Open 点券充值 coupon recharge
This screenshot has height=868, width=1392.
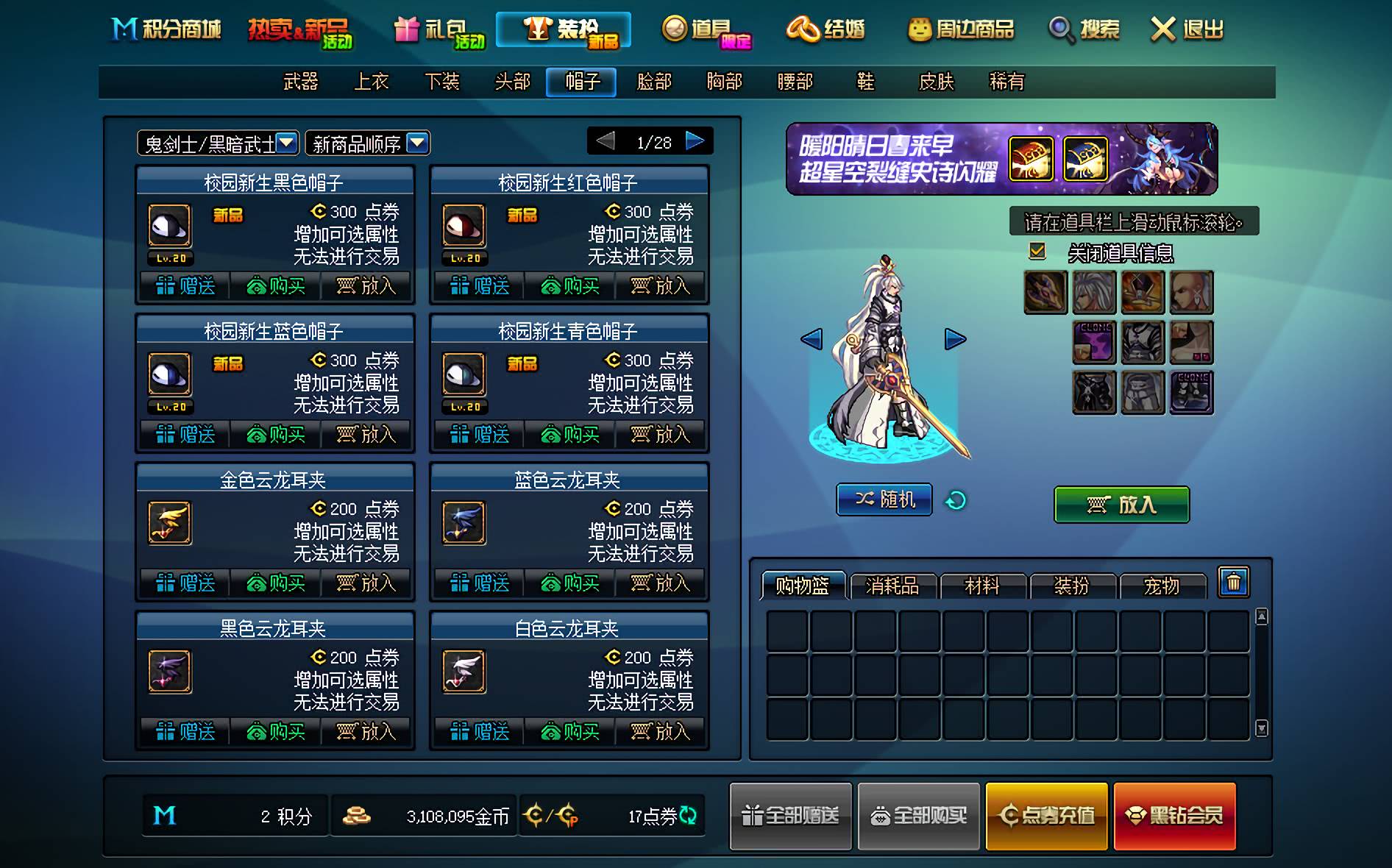click(x=1046, y=816)
